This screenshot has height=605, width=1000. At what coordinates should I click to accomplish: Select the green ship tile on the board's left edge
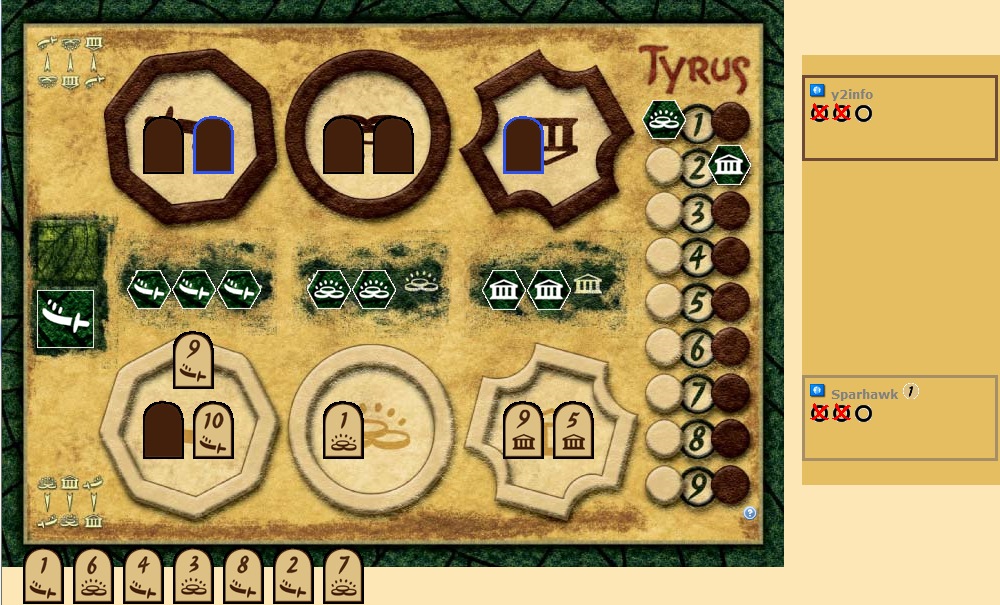click(x=65, y=319)
